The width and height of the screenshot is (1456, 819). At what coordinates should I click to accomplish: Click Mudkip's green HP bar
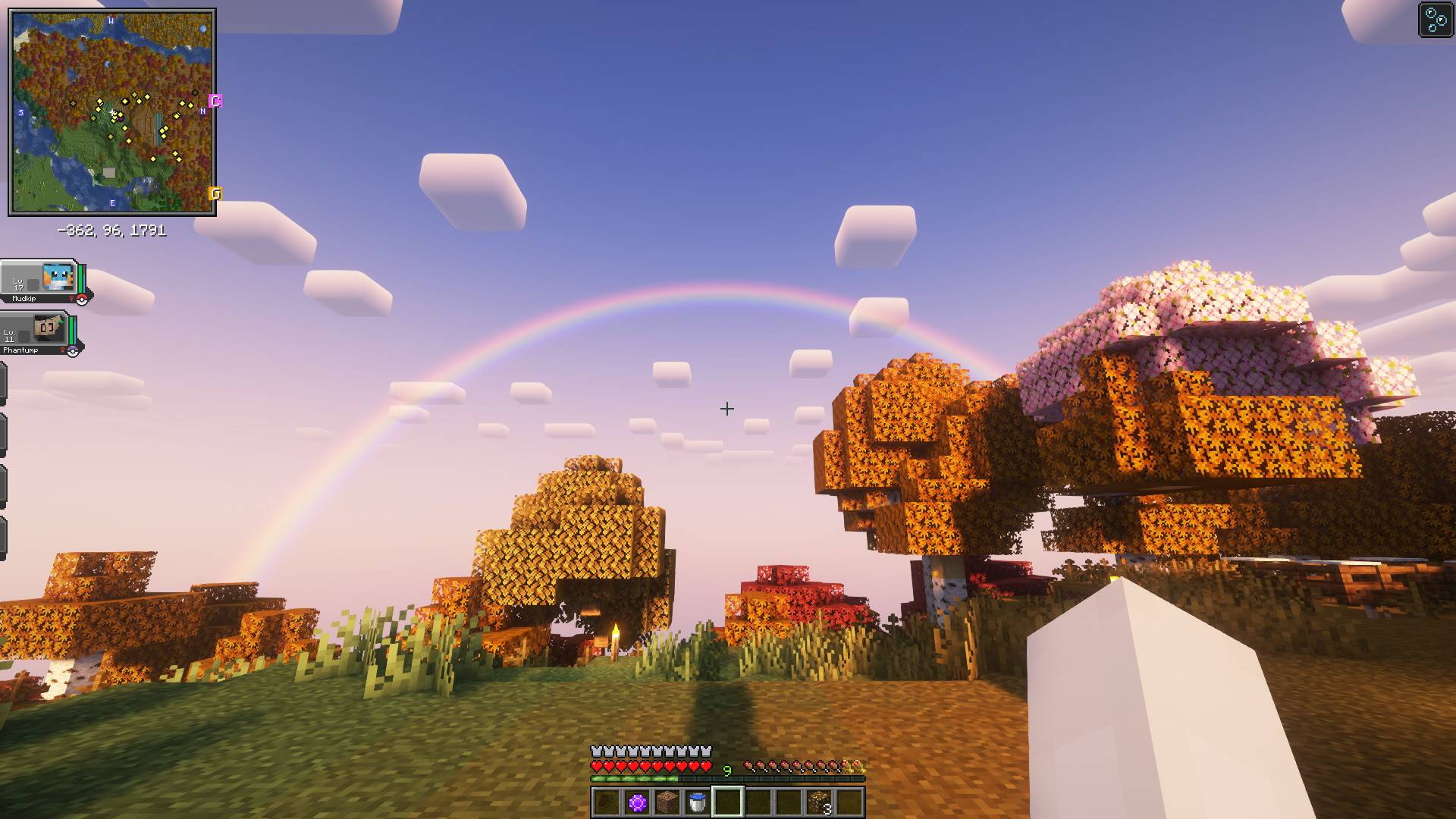coord(80,278)
